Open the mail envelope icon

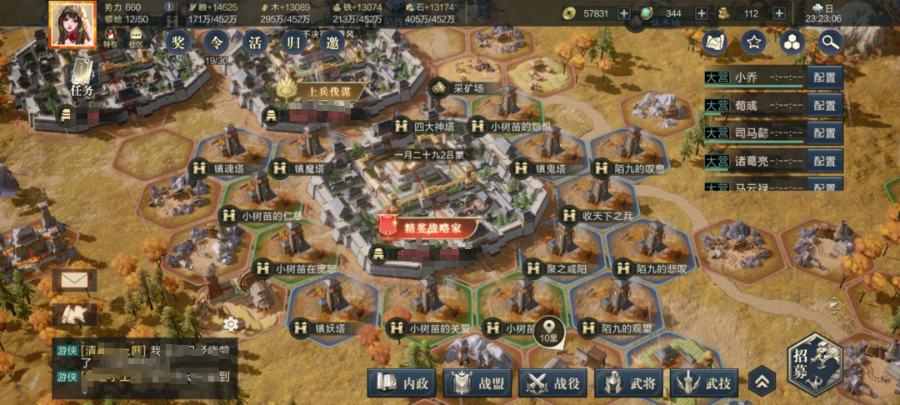click(76, 279)
